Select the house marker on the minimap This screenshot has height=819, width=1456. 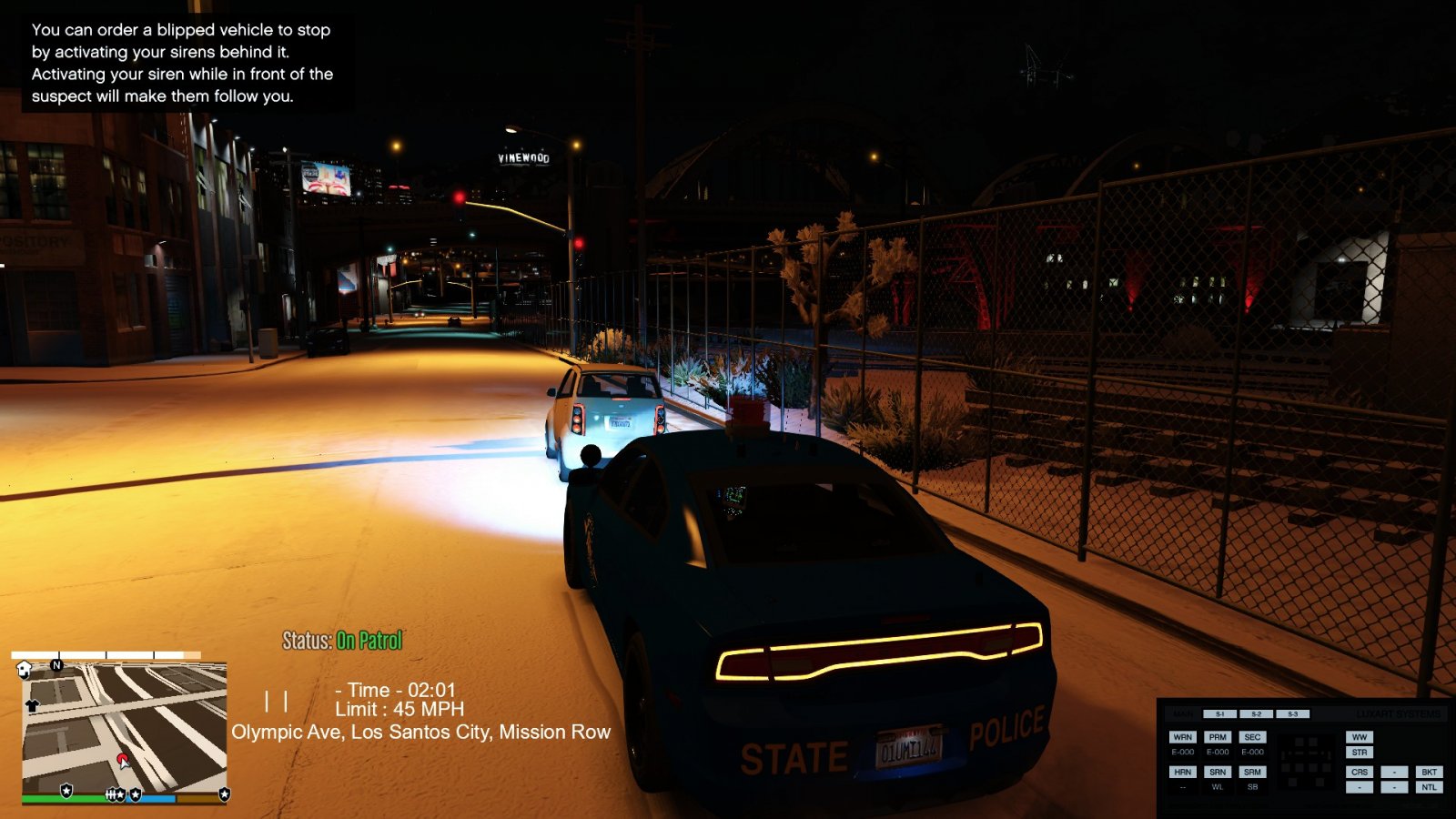[25, 670]
